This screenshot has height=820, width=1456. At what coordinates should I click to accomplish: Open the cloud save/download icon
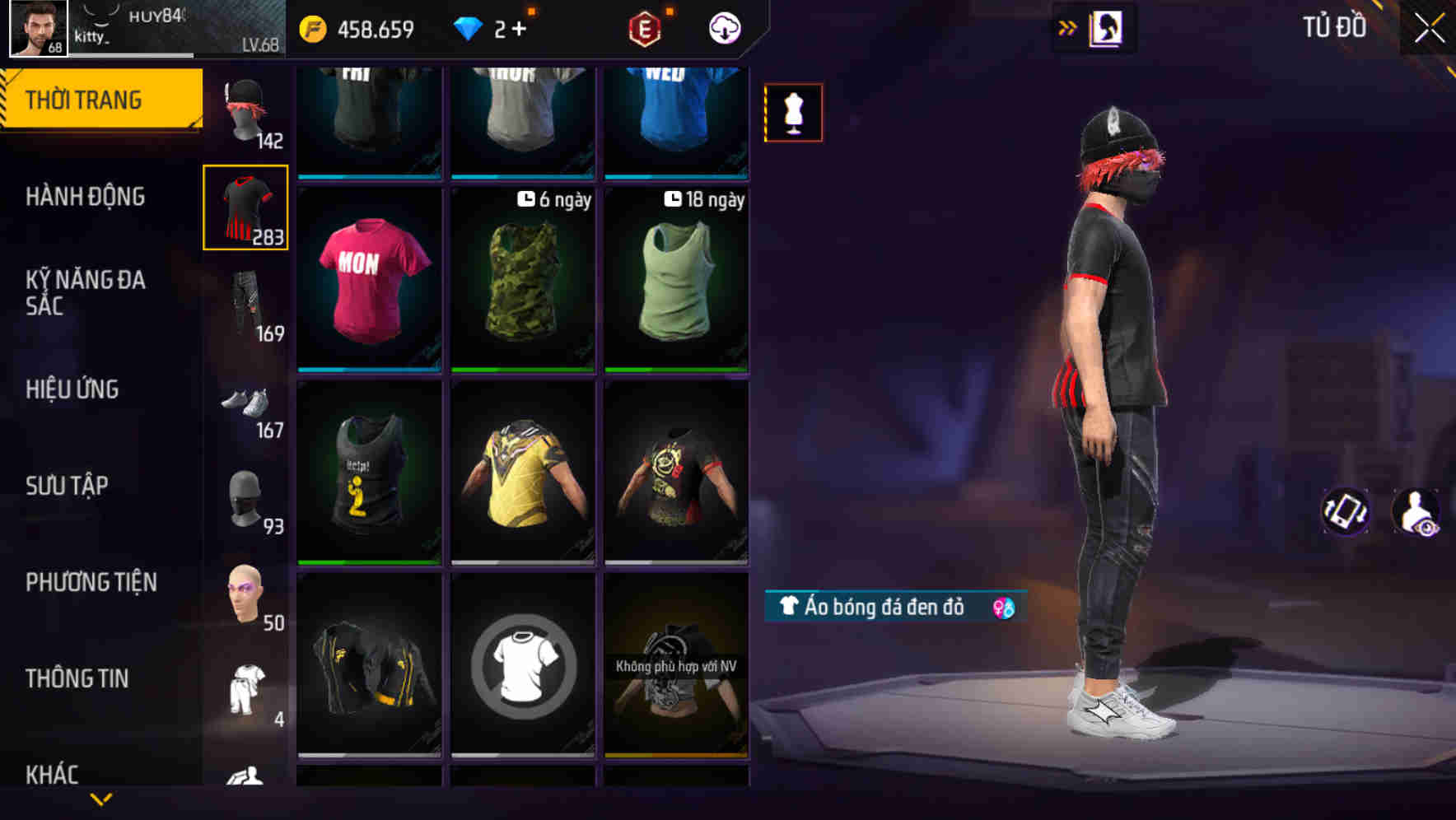pos(723,27)
